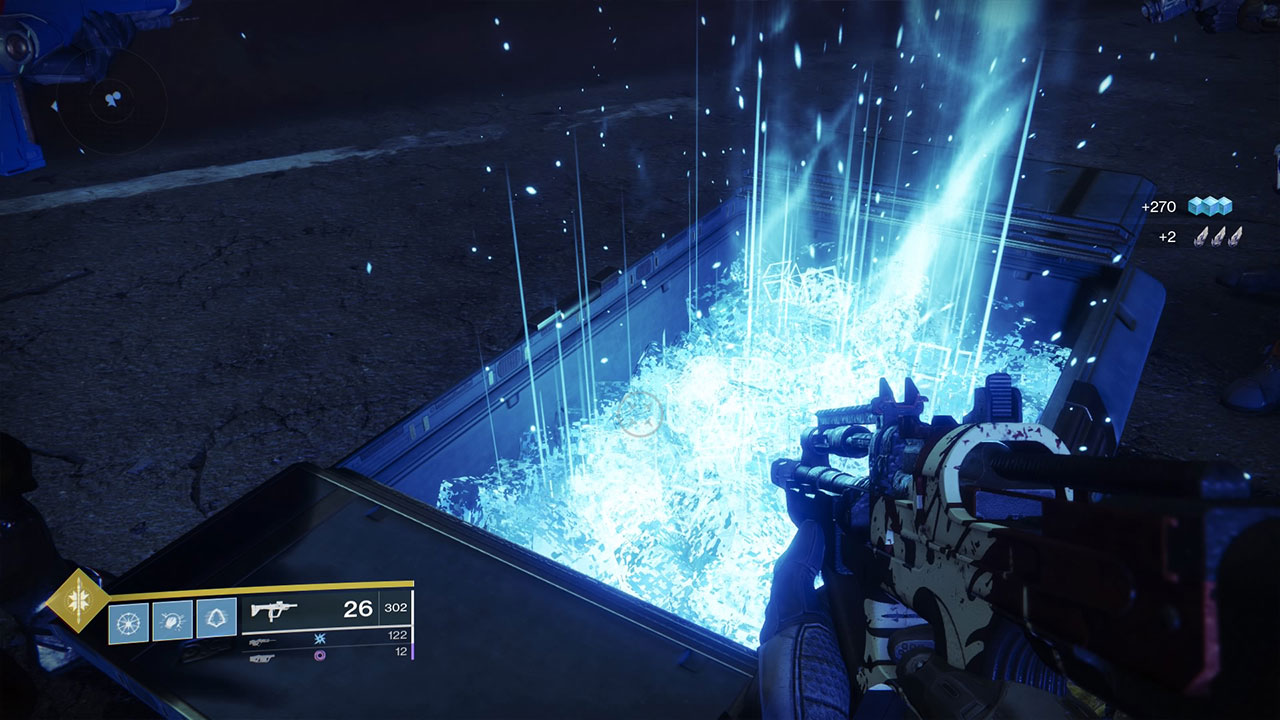Select the grenade ability icon
This screenshot has width=1280, height=720.
(x=128, y=620)
